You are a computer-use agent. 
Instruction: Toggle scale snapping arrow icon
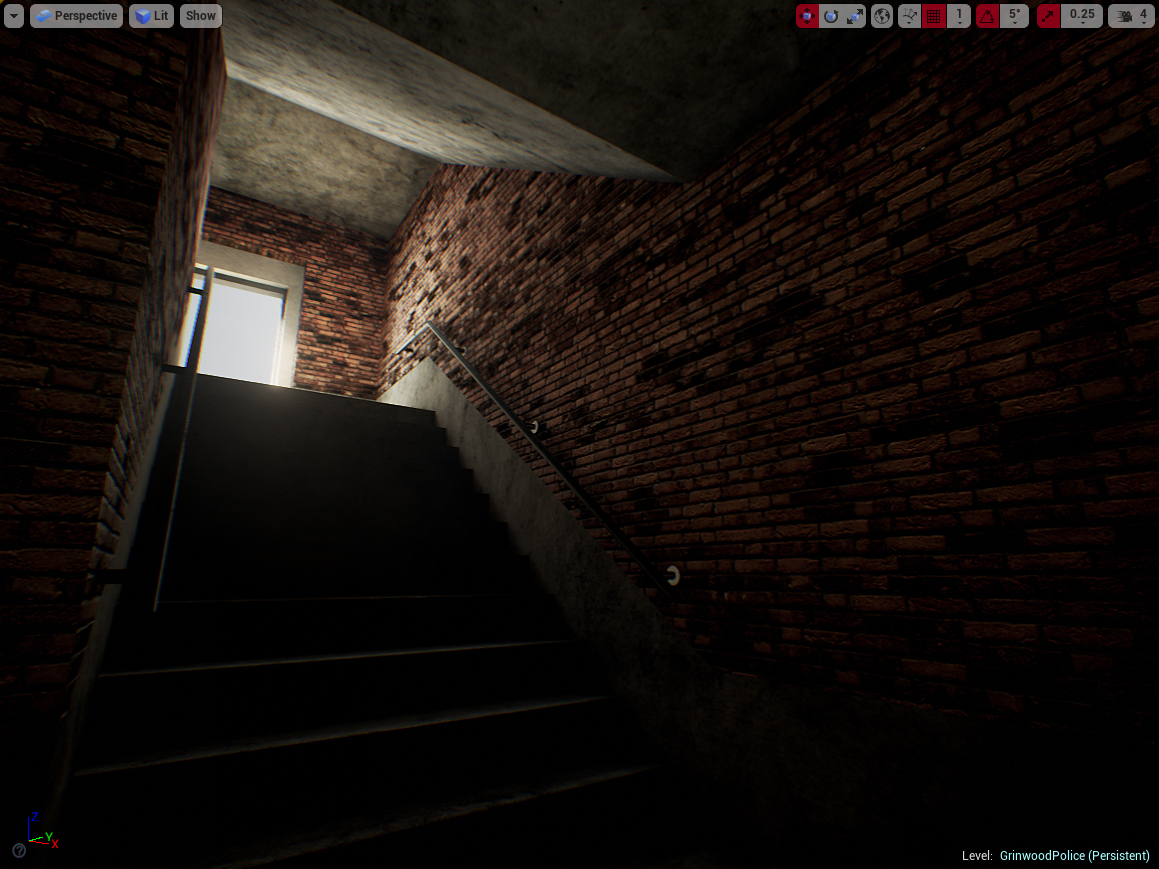click(x=1048, y=16)
